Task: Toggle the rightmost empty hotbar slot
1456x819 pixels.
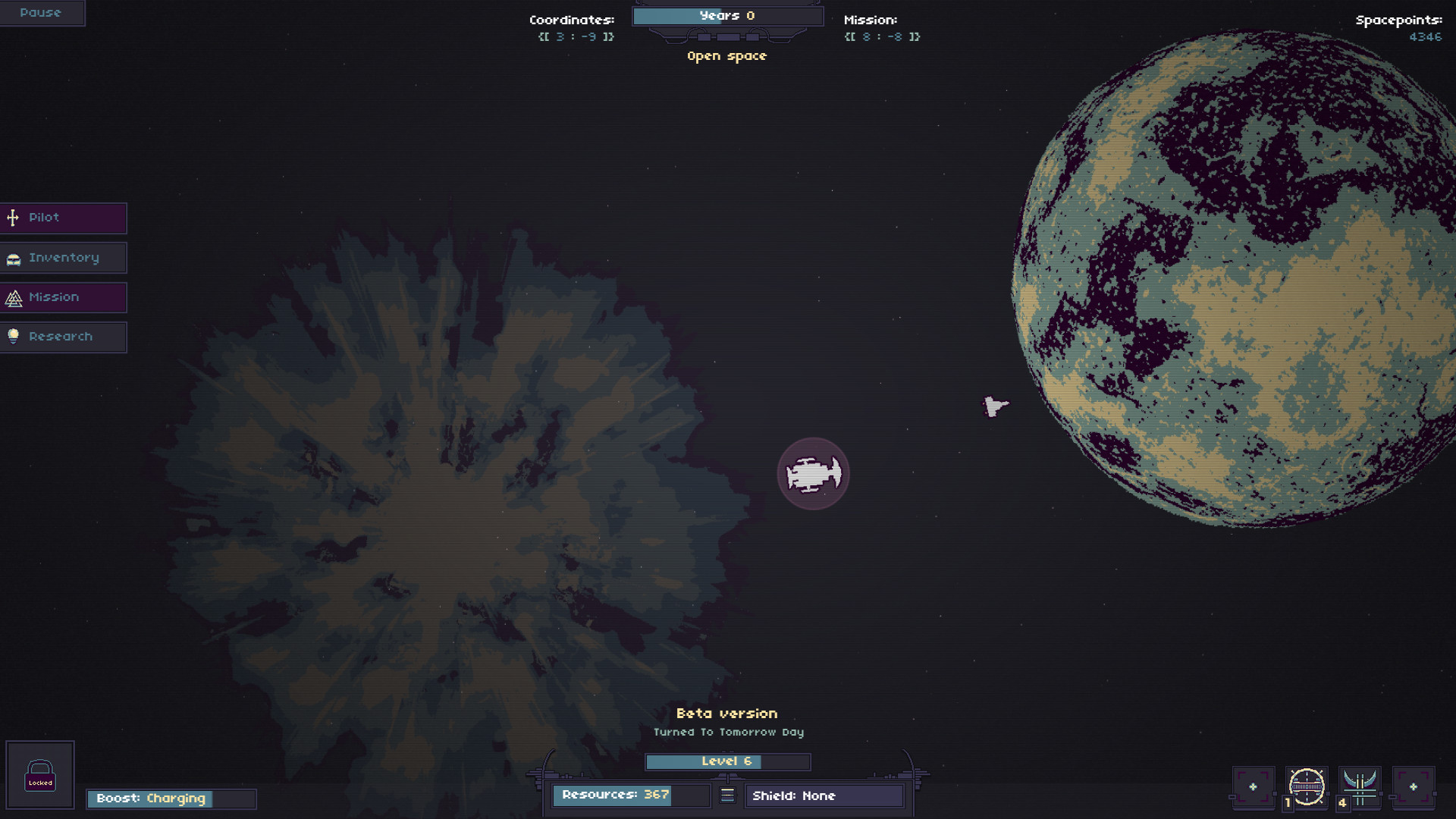Action: click(1412, 787)
